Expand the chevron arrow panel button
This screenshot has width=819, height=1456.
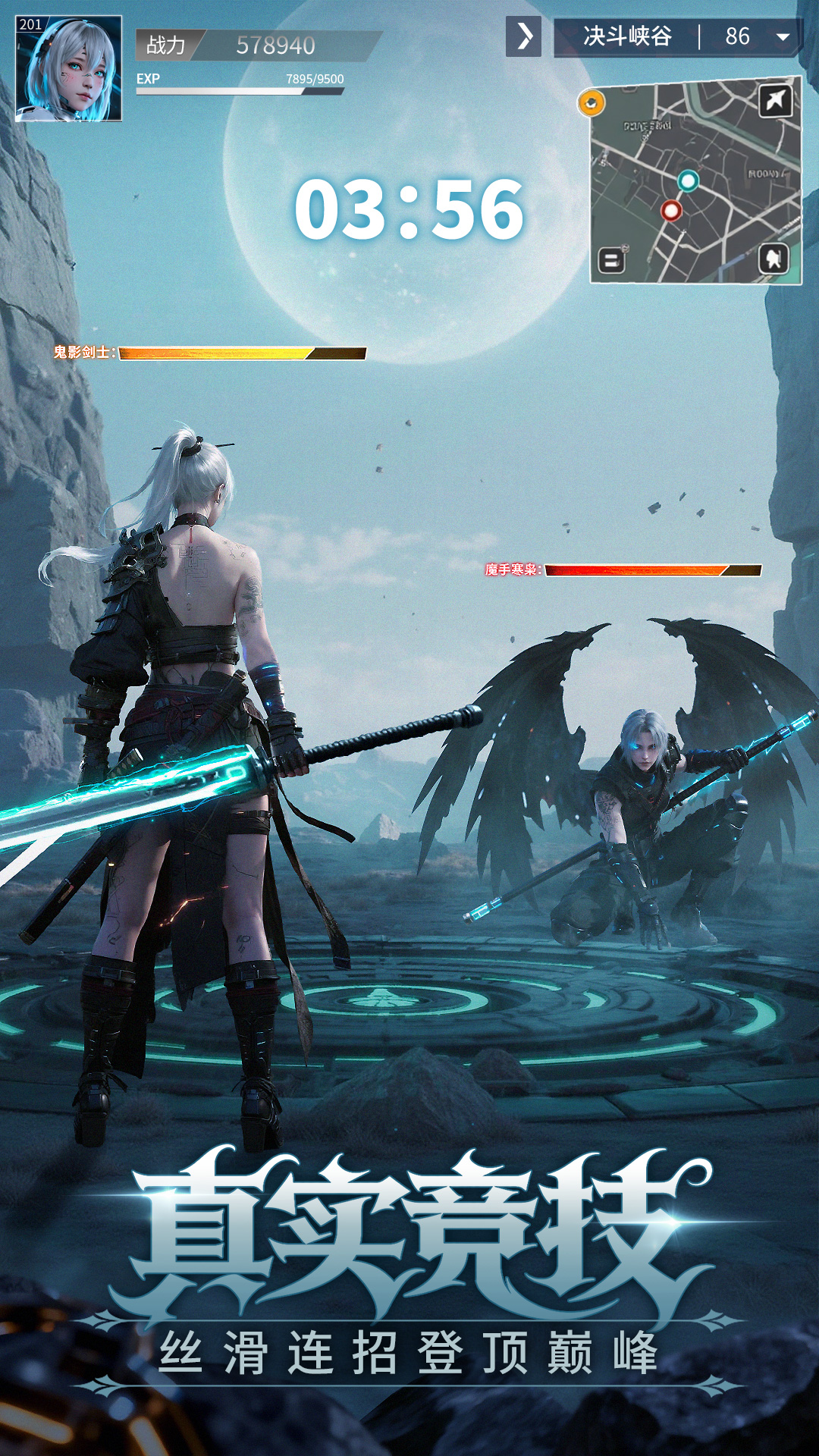(524, 36)
